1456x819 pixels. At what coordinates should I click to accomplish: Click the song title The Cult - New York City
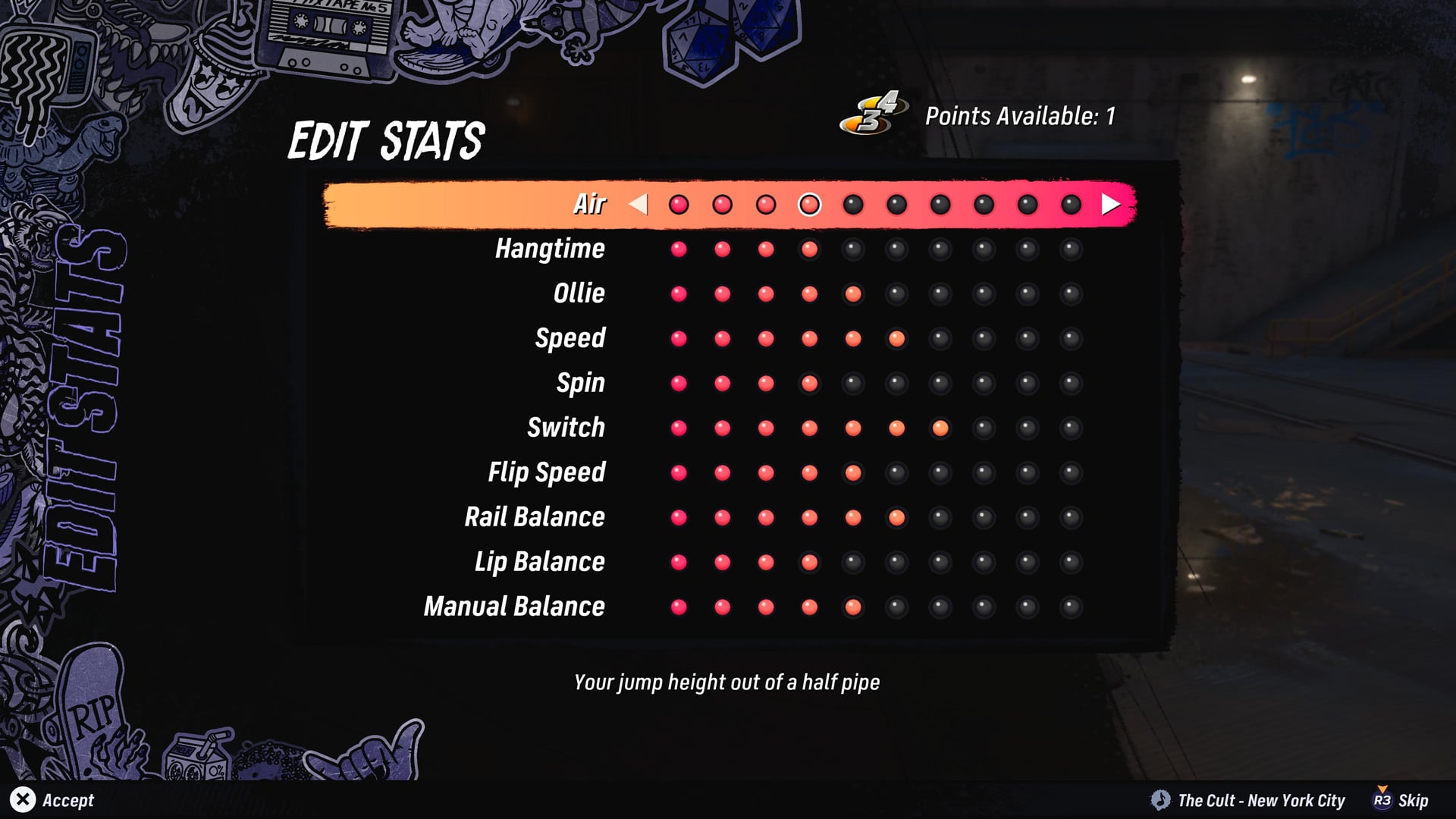[x=1260, y=801]
